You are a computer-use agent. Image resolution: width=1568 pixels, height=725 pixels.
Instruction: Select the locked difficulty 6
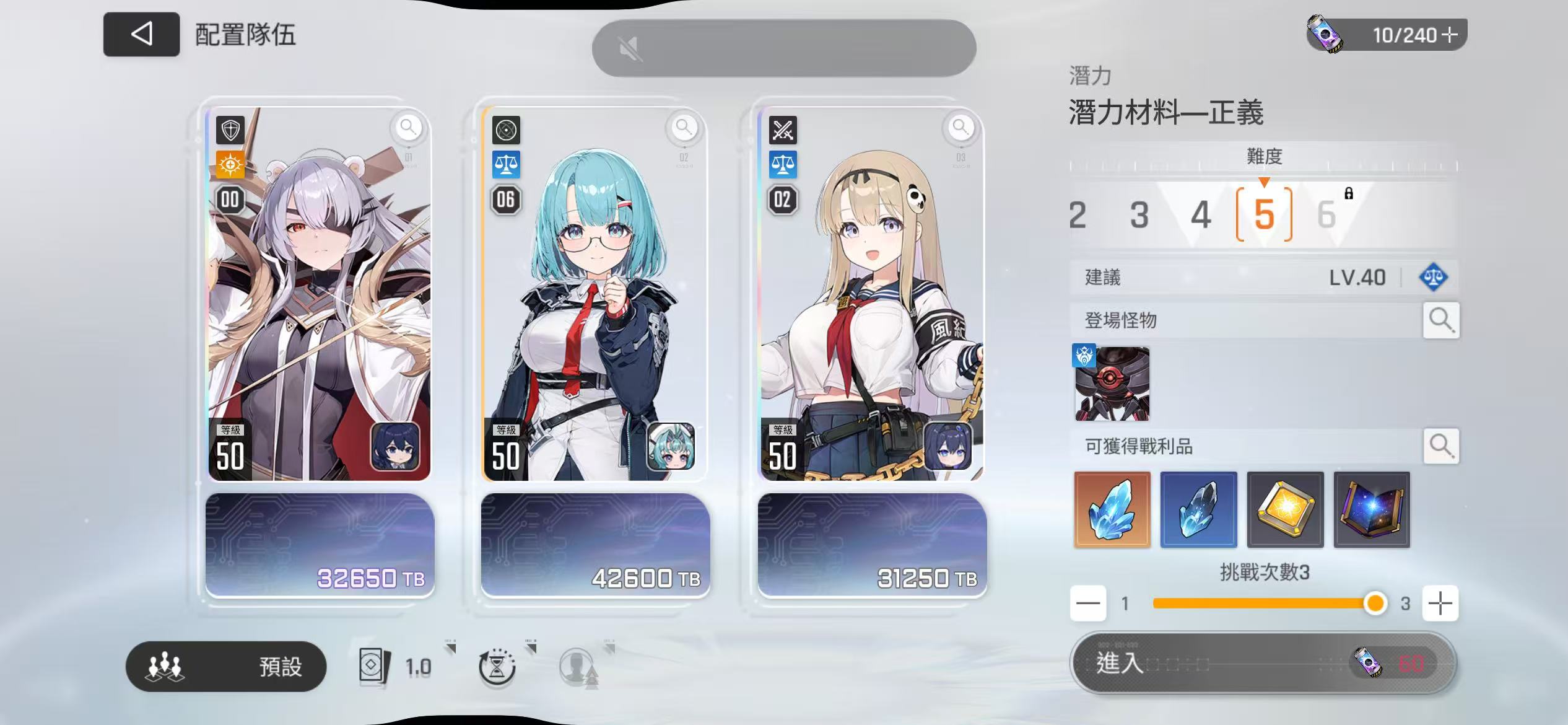(1326, 215)
